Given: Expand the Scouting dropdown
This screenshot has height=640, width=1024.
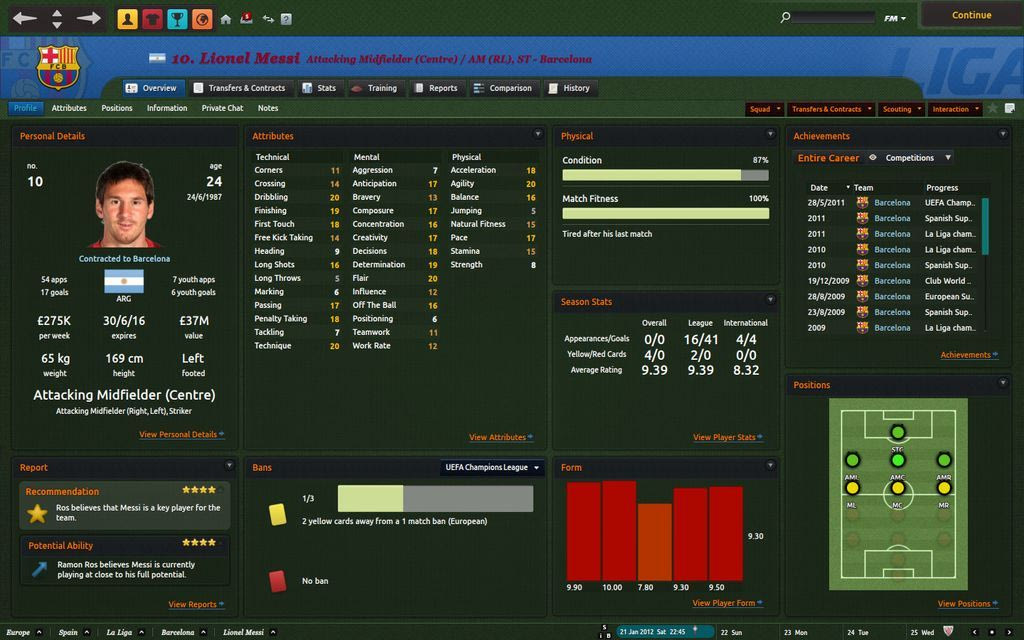Looking at the screenshot, I should (x=901, y=109).
